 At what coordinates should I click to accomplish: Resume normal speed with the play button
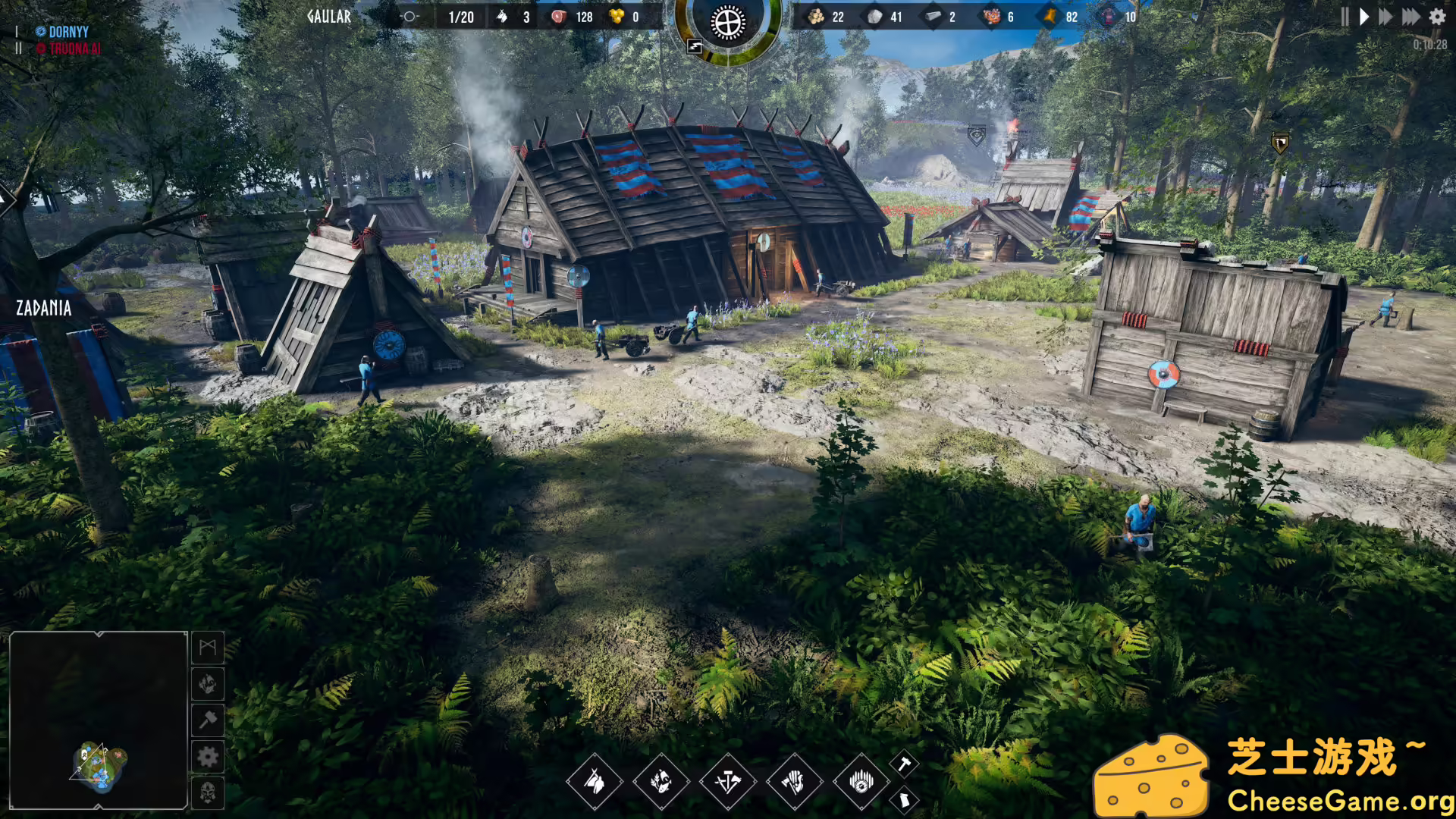(1364, 16)
